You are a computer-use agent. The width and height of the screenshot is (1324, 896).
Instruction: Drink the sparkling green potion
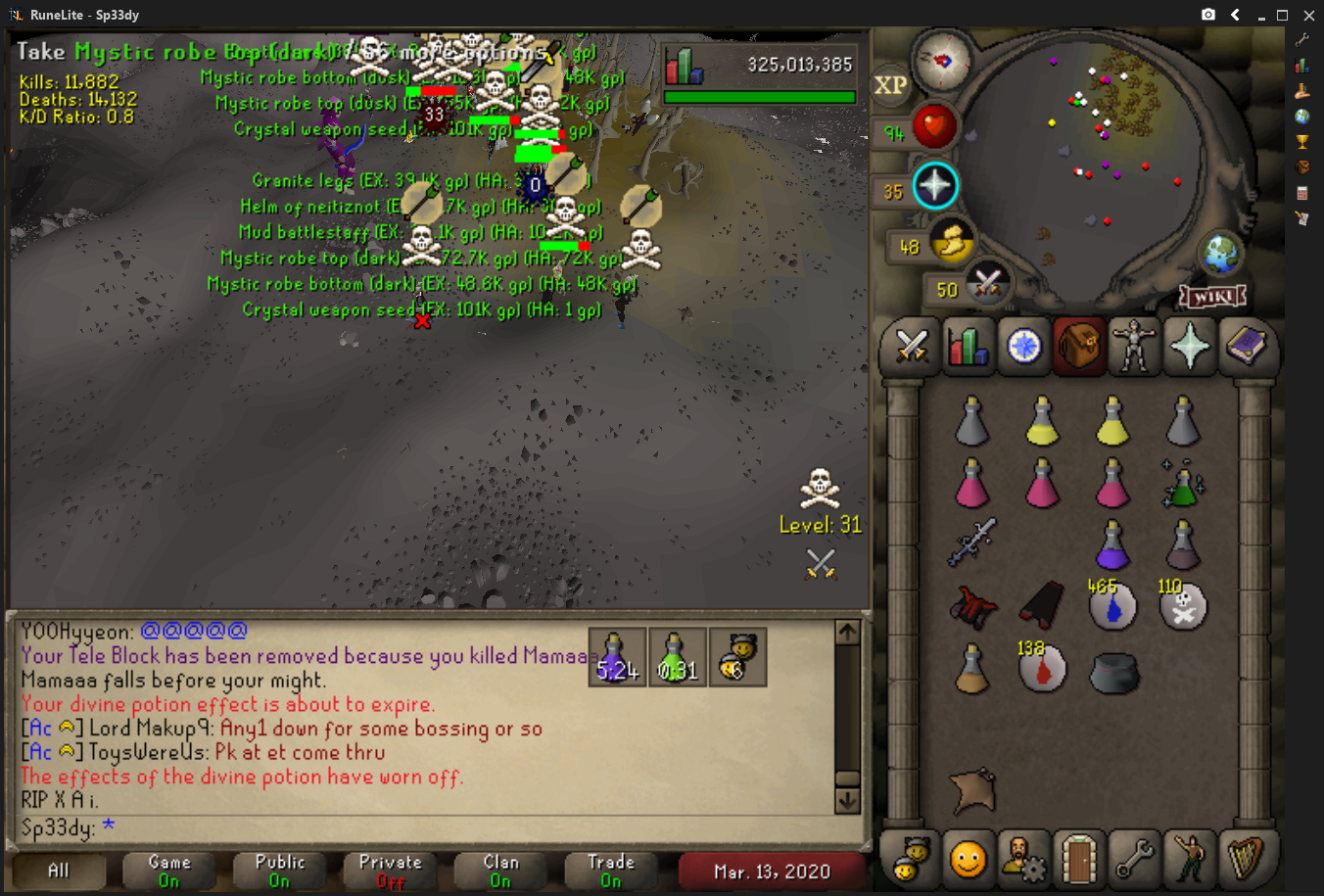(x=1183, y=483)
